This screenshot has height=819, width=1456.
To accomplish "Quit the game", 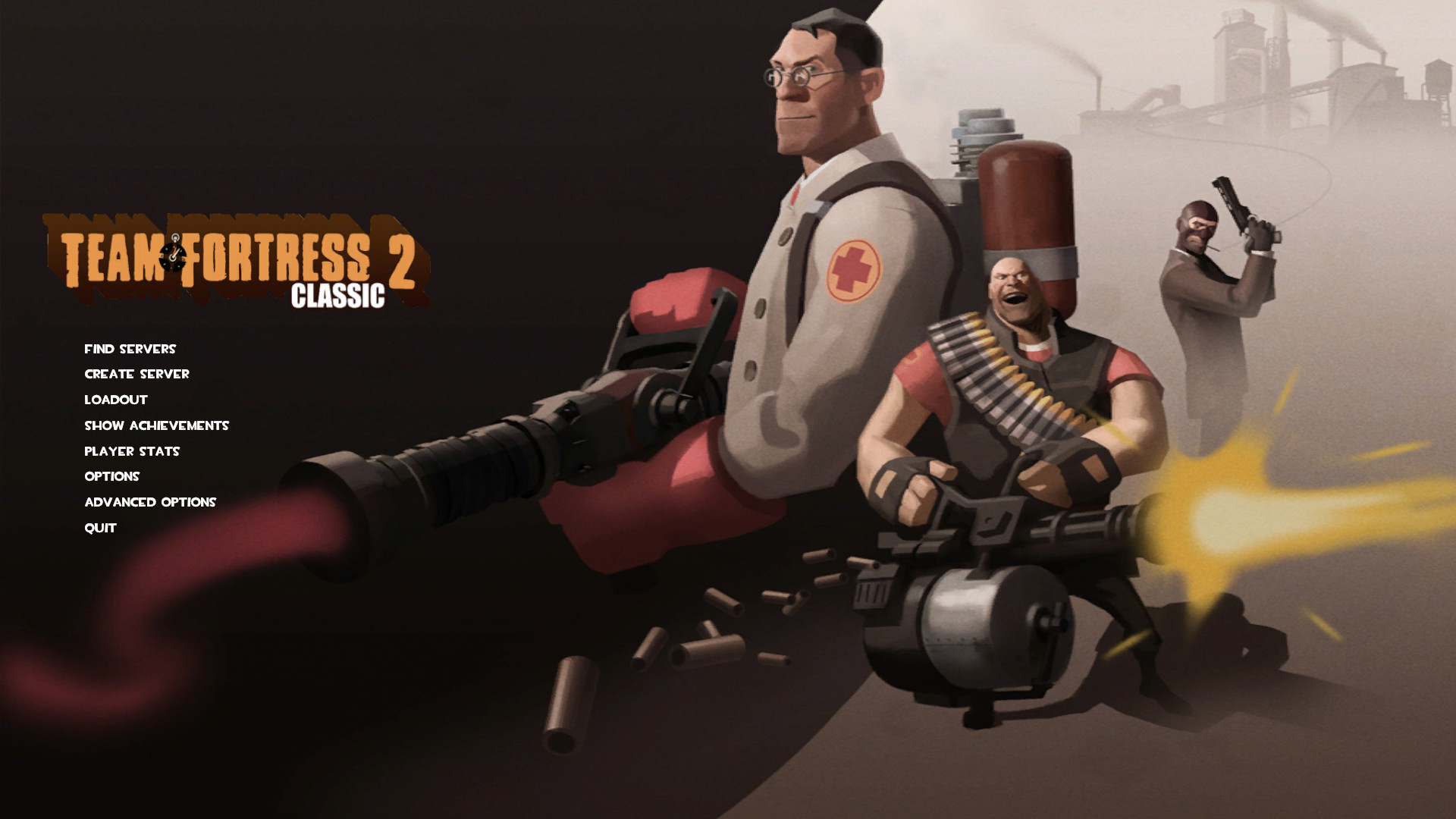I will (x=99, y=528).
